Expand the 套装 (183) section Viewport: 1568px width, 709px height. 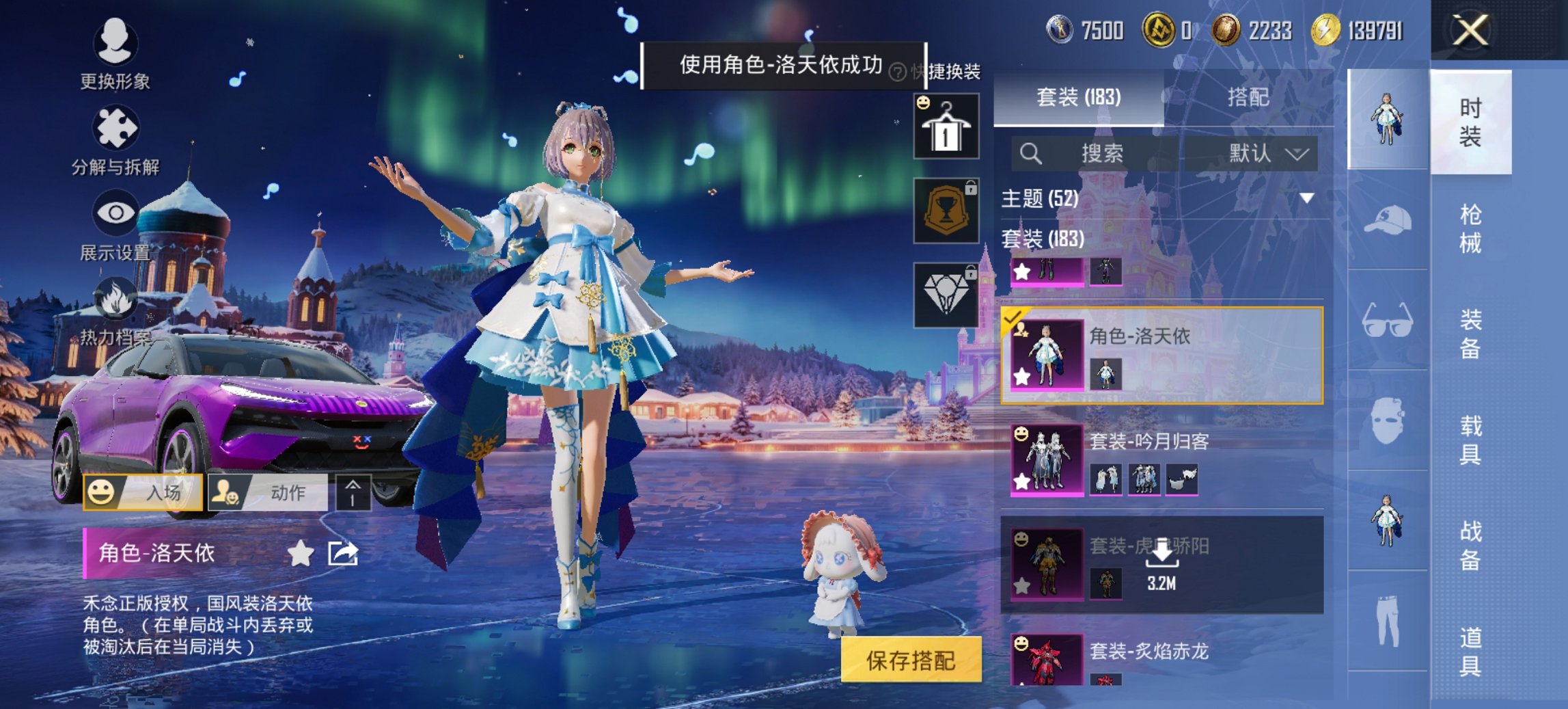(x=1043, y=241)
